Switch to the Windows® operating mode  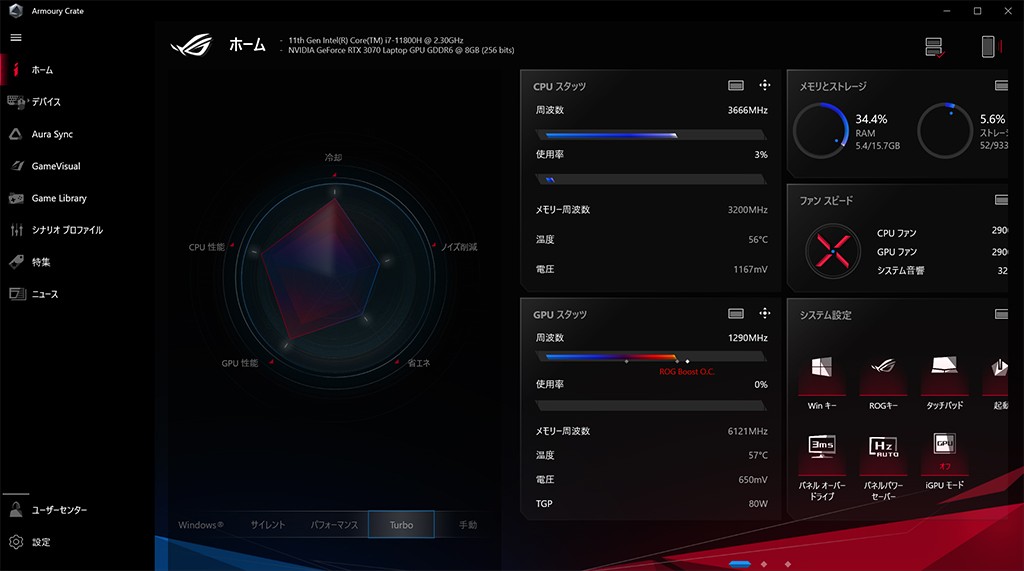click(200, 525)
